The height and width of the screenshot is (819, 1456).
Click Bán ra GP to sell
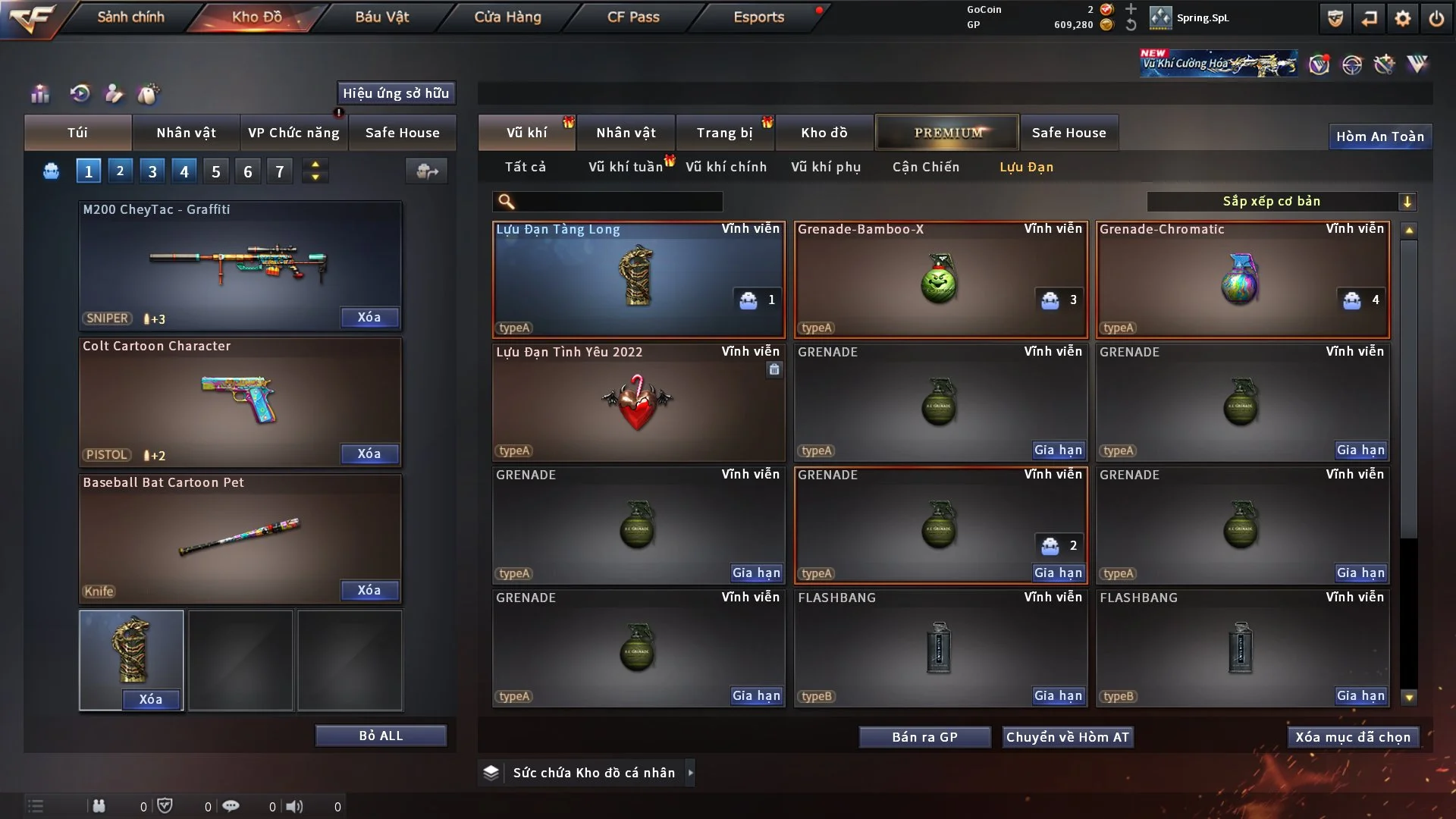(924, 737)
